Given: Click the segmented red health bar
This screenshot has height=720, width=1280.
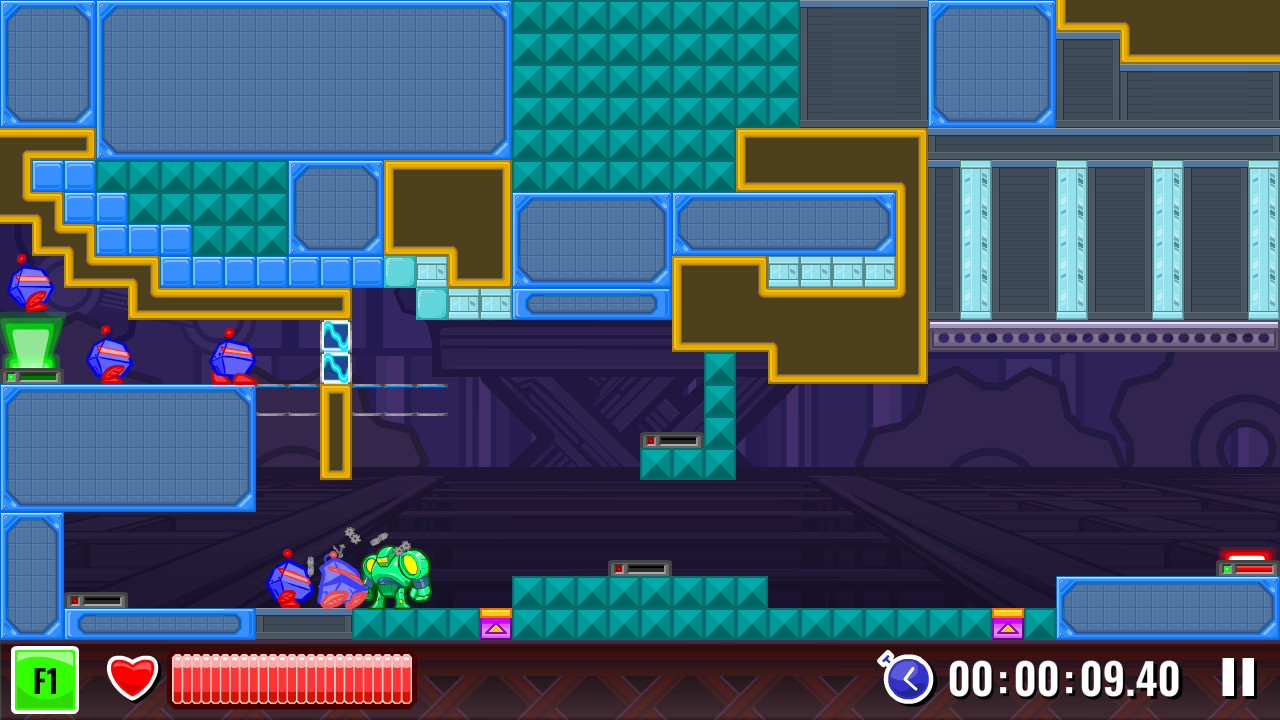Looking at the screenshot, I should [292, 677].
